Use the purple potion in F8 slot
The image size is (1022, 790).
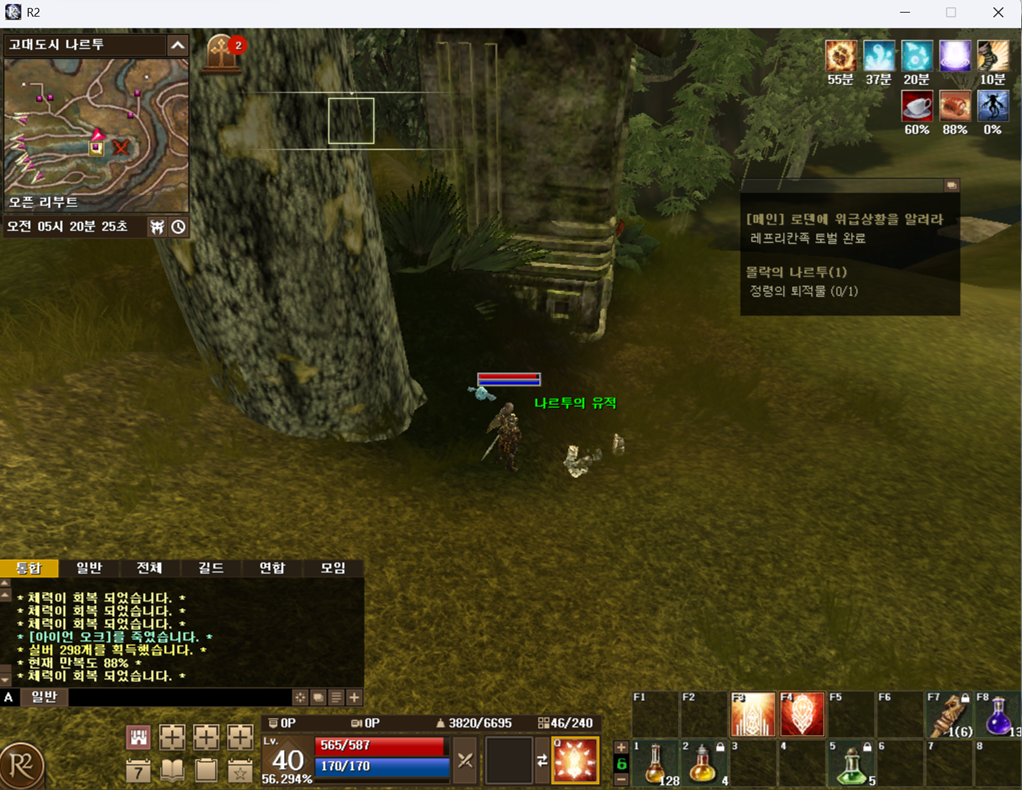coord(997,714)
